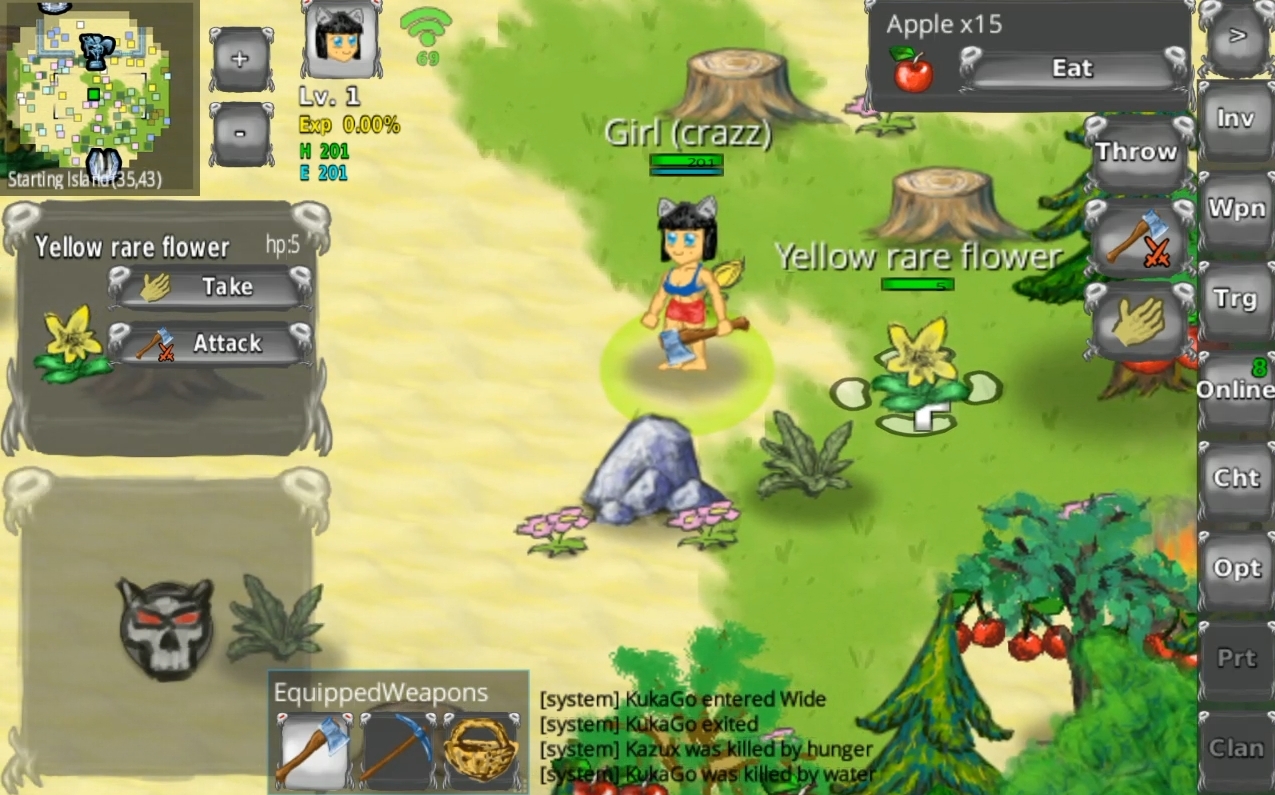
Task: Take the Yellow rare flower
Action: pos(210,288)
